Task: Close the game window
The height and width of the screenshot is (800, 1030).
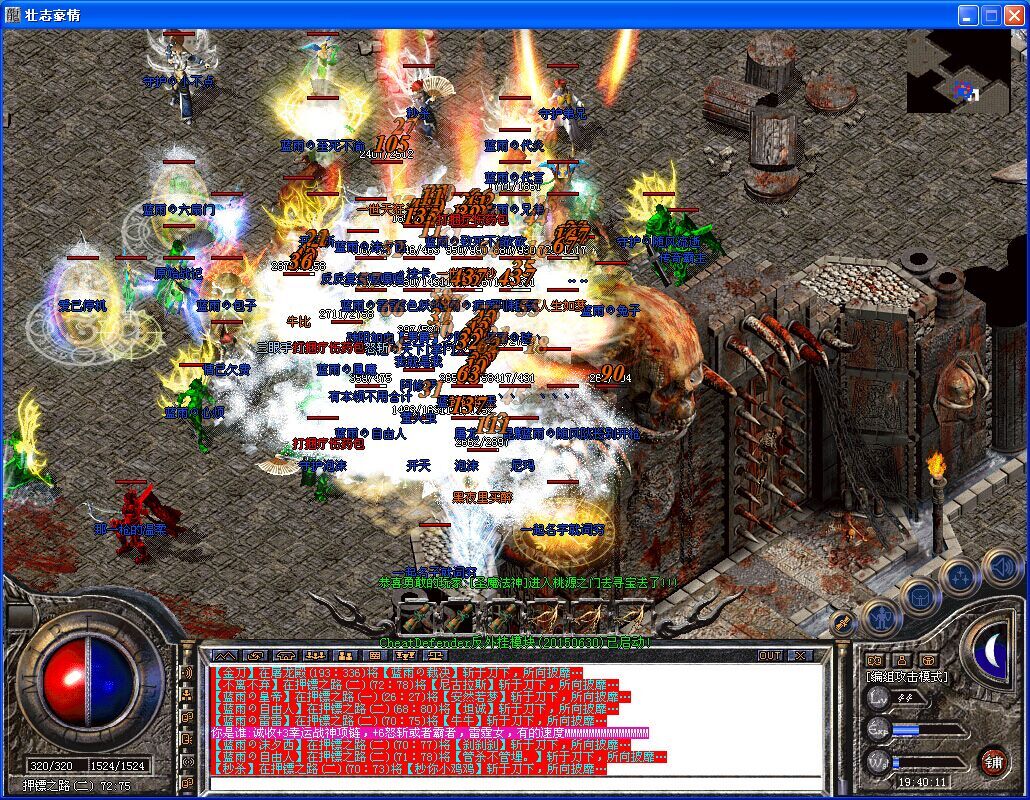Action: click(x=1013, y=15)
